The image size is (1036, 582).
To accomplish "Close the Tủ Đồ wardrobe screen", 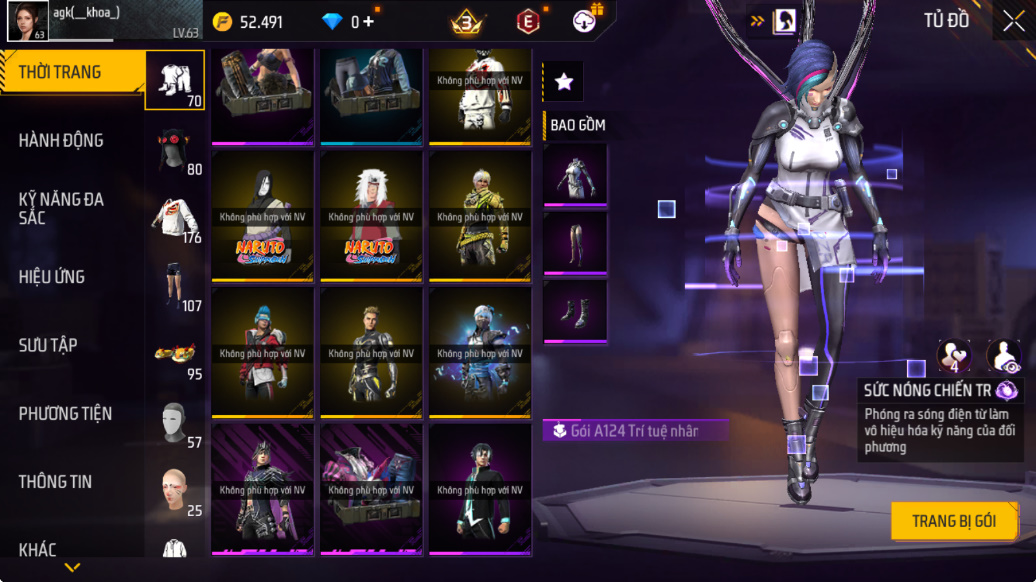I will (1012, 21).
